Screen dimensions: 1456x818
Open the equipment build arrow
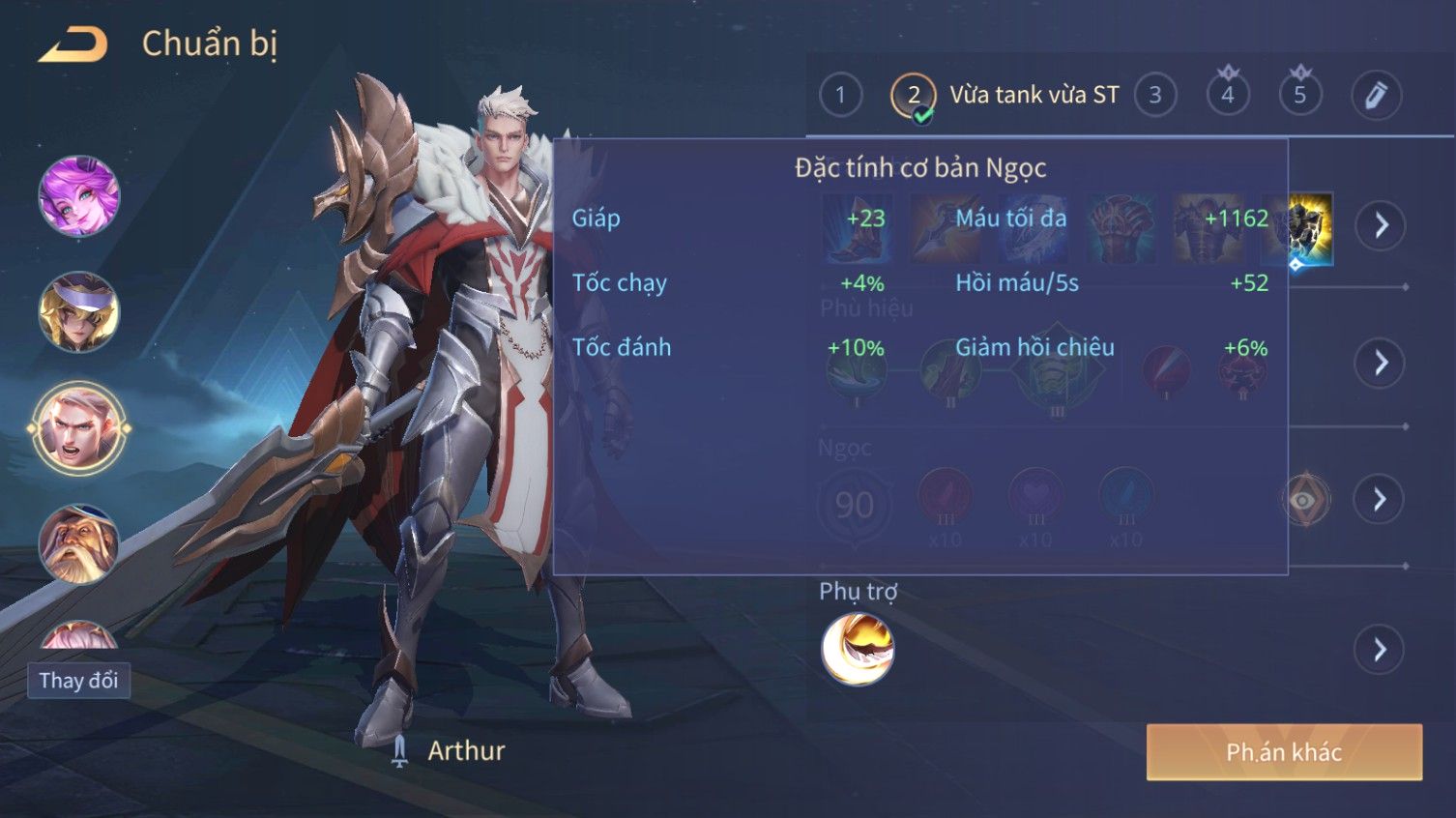click(x=1380, y=225)
